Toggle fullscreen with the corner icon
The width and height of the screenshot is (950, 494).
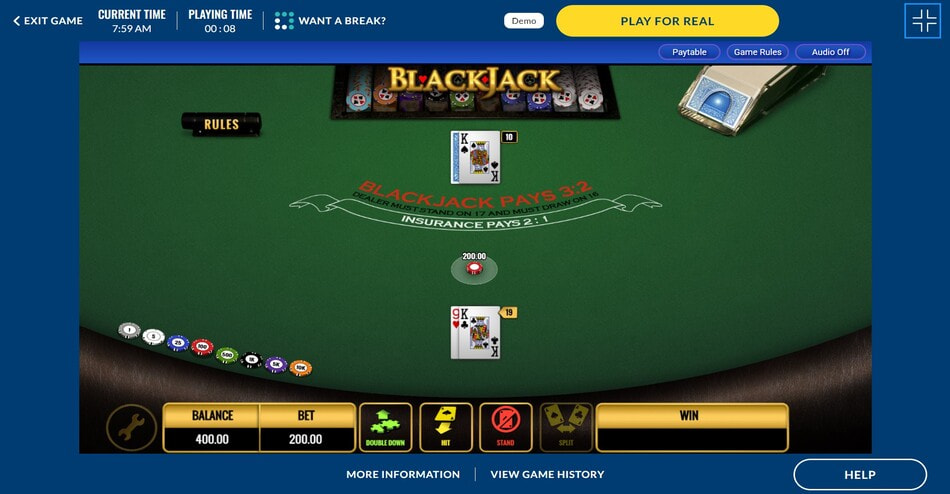tap(921, 21)
